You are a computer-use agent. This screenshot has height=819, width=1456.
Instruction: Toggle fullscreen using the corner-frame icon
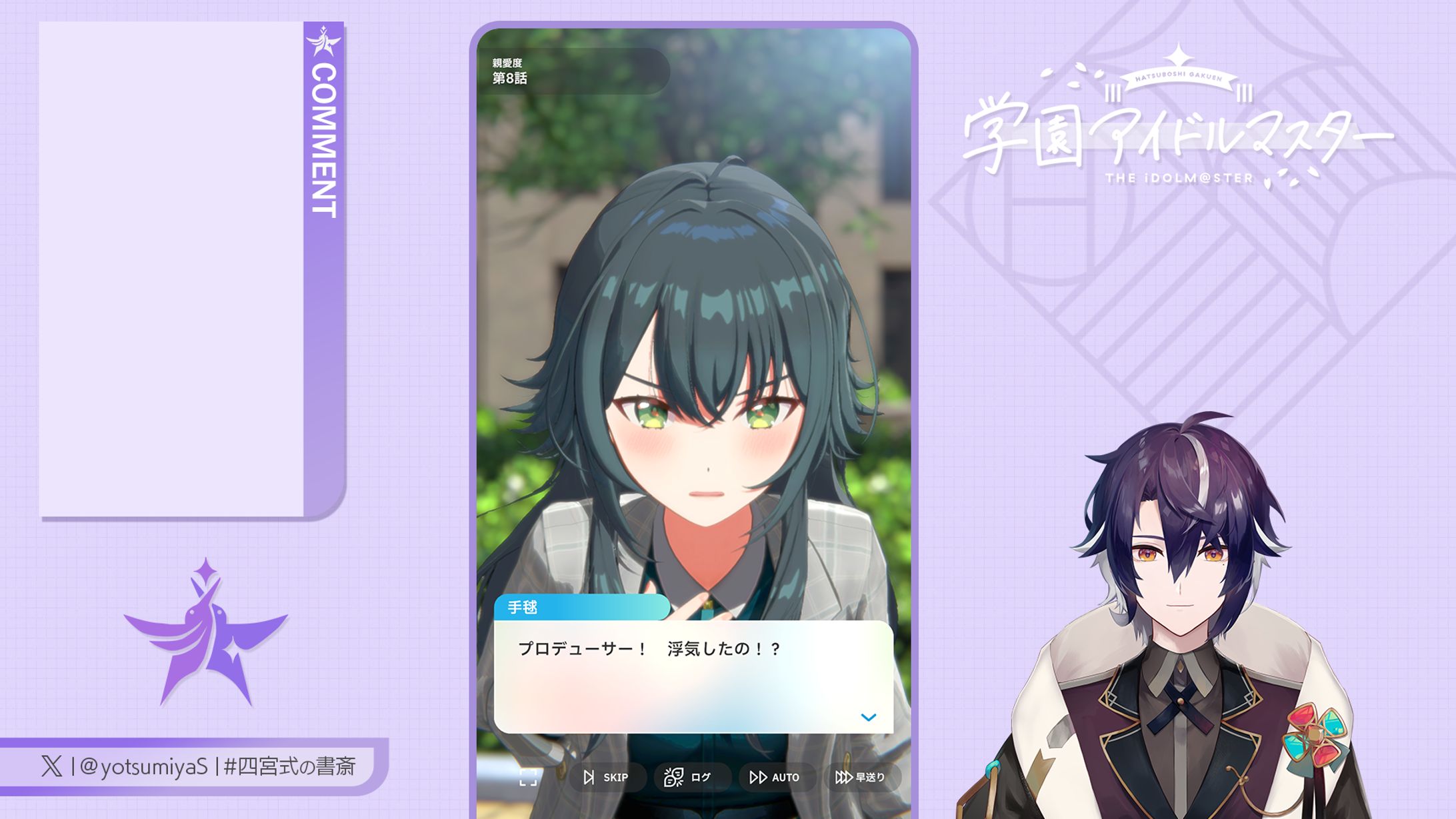click(x=529, y=777)
